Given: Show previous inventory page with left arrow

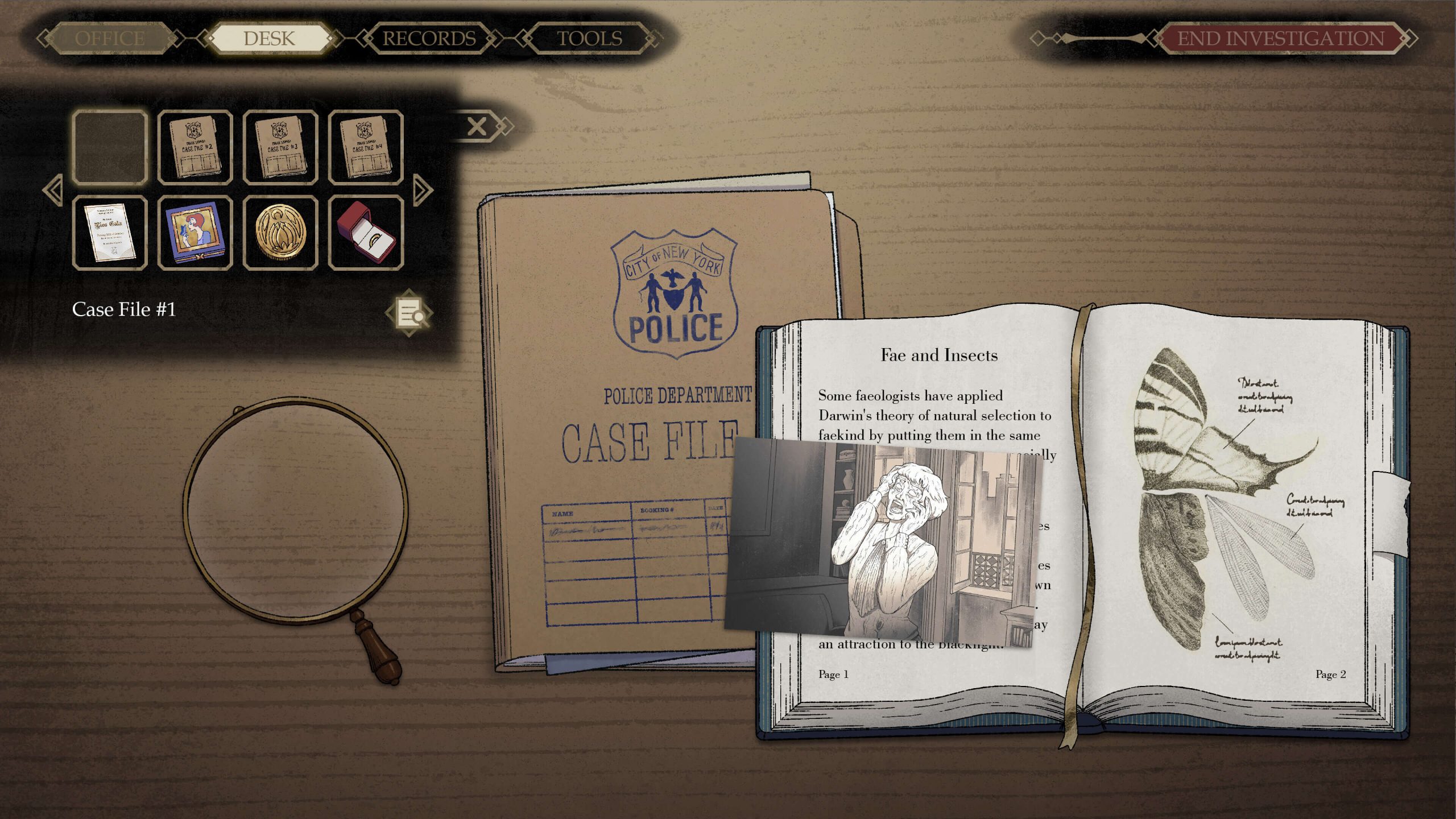Looking at the screenshot, I should [x=53, y=190].
